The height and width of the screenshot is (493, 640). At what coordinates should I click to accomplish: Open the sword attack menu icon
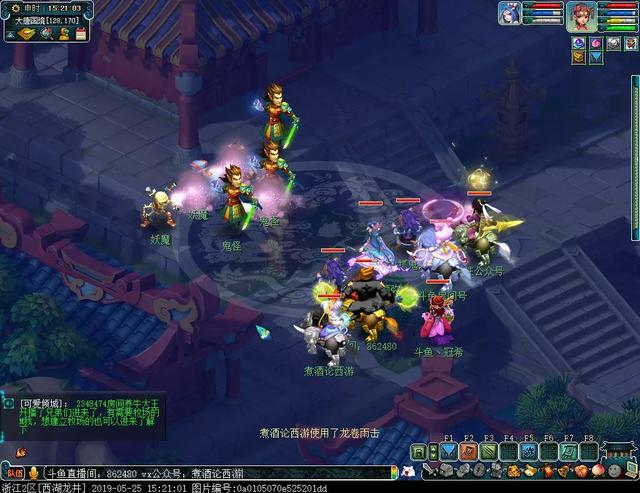pyautogui.click(x=430, y=471)
